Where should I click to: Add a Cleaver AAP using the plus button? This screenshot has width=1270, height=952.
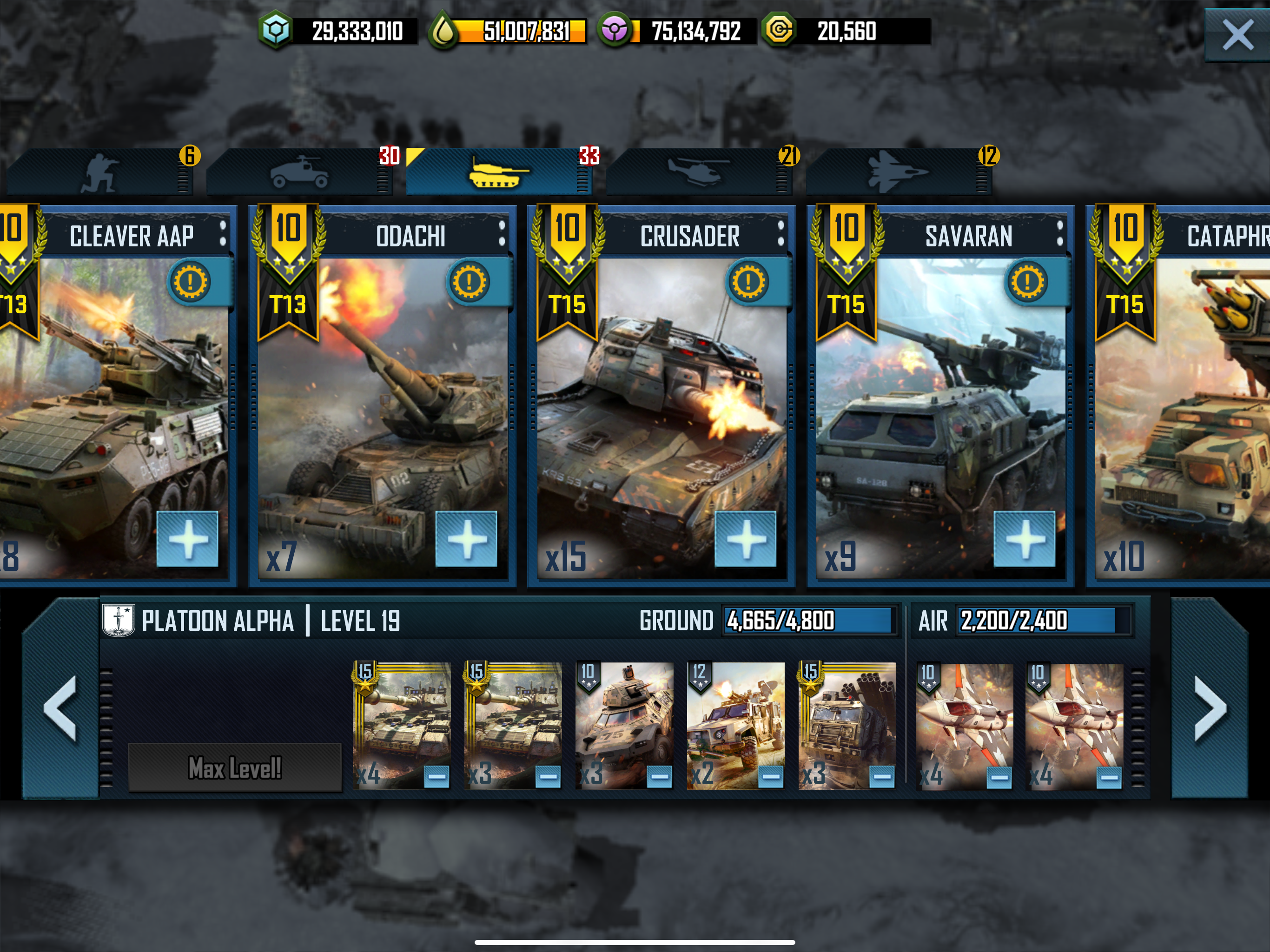click(188, 539)
